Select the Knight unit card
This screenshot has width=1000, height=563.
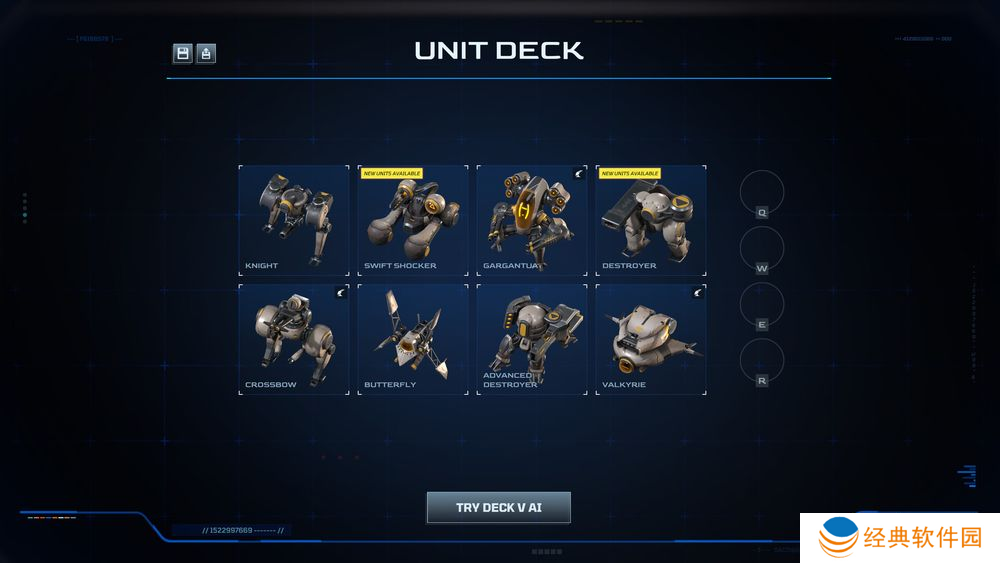(294, 220)
